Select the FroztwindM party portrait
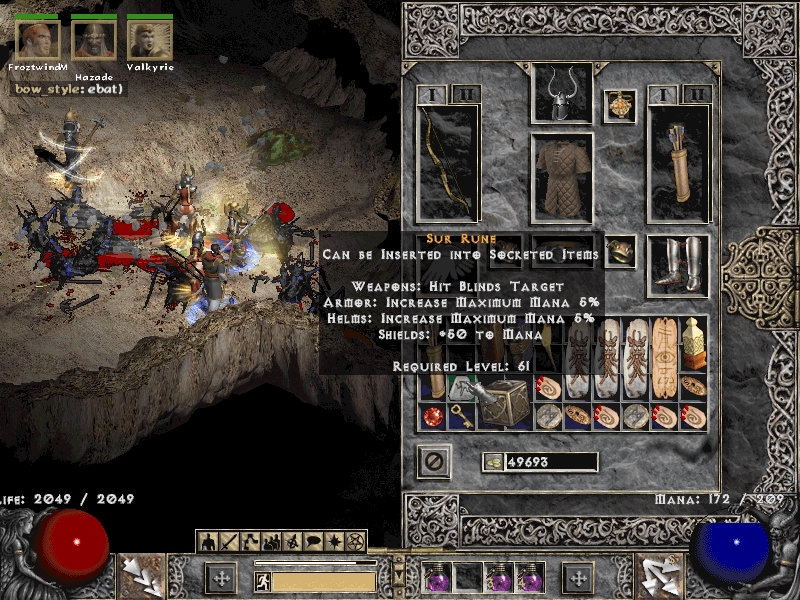This screenshot has height=600, width=800. pos(38,39)
